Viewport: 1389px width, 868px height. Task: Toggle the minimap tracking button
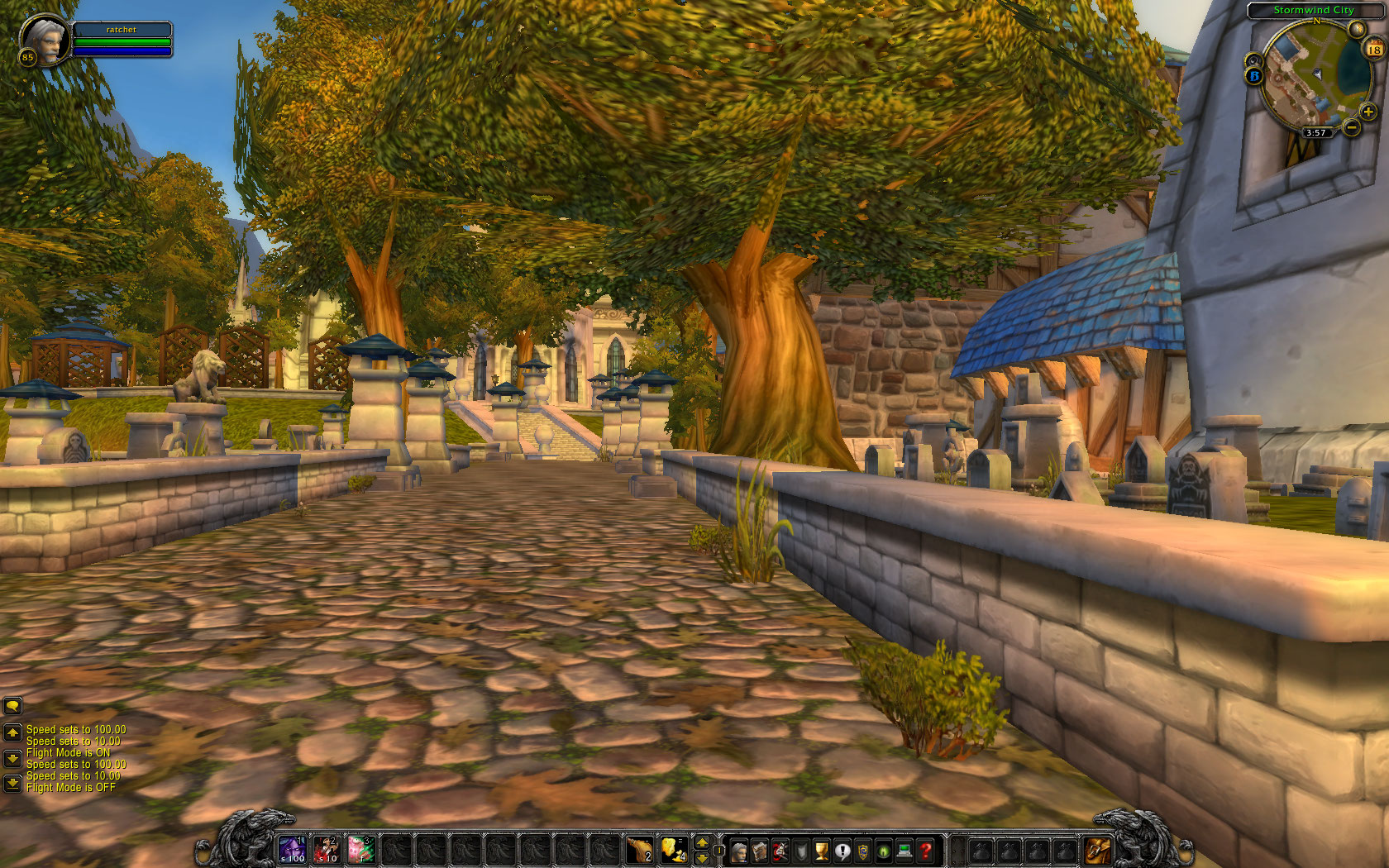(1253, 60)
